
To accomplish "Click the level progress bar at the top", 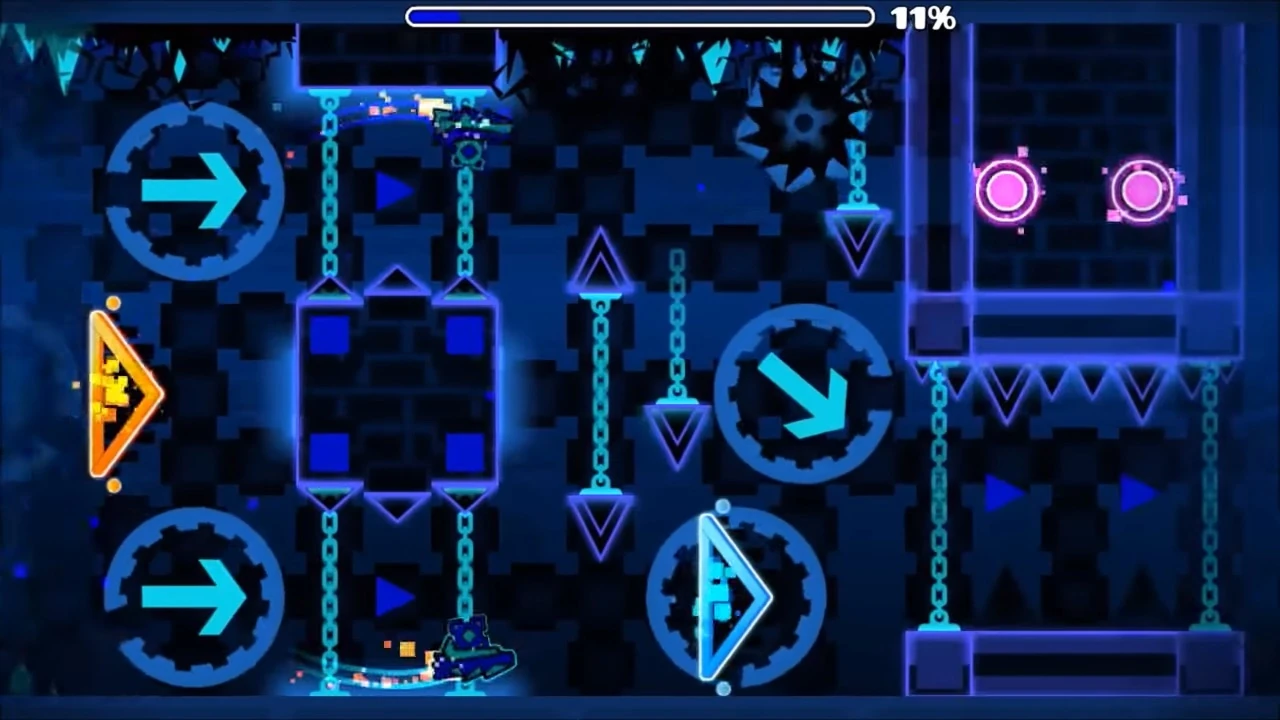I will click(639, 16).
